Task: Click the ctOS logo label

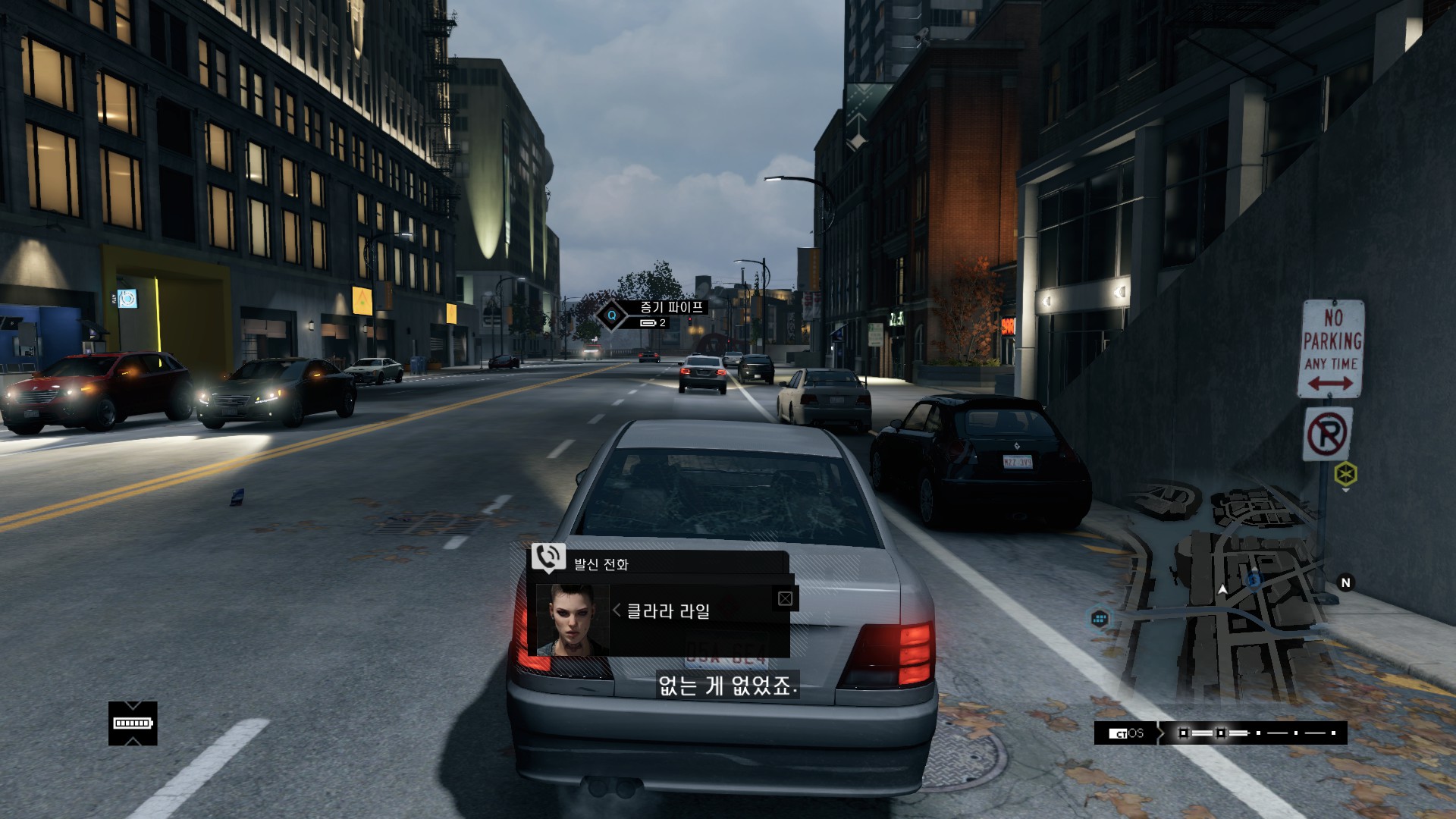Action: click(x=1126, y=733)
